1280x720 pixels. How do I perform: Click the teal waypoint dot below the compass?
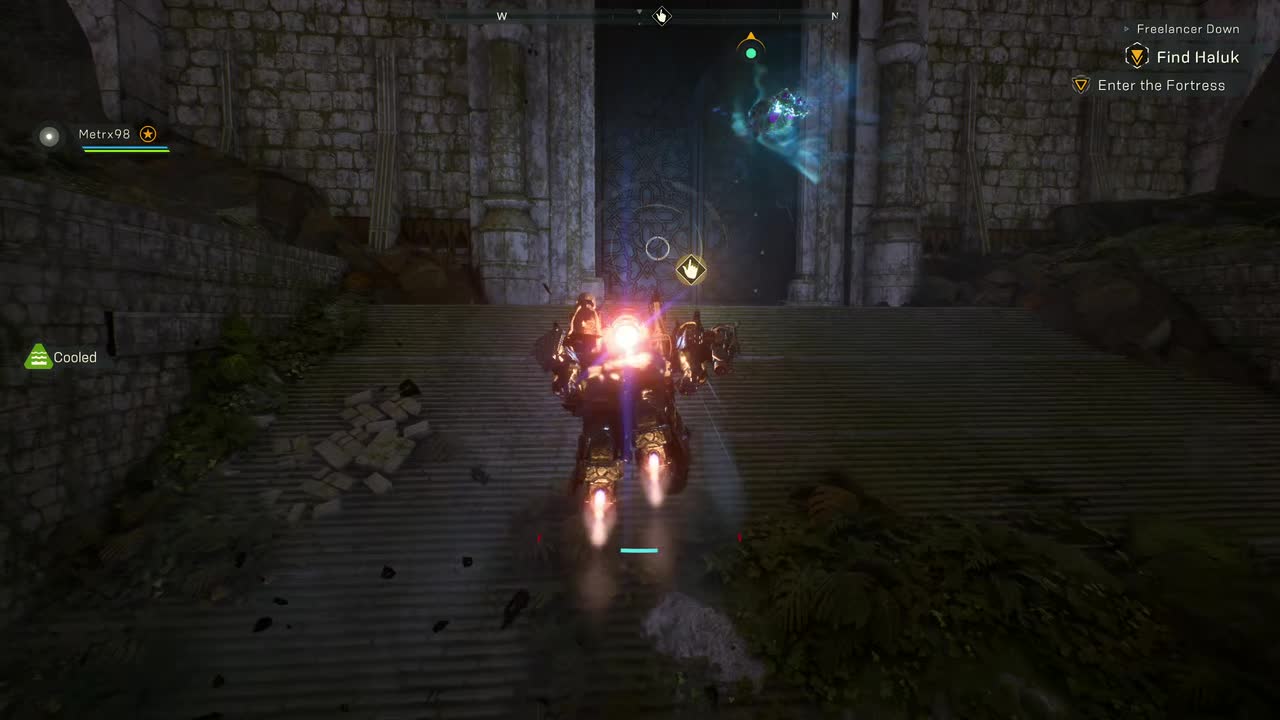(x=751, y=53)
